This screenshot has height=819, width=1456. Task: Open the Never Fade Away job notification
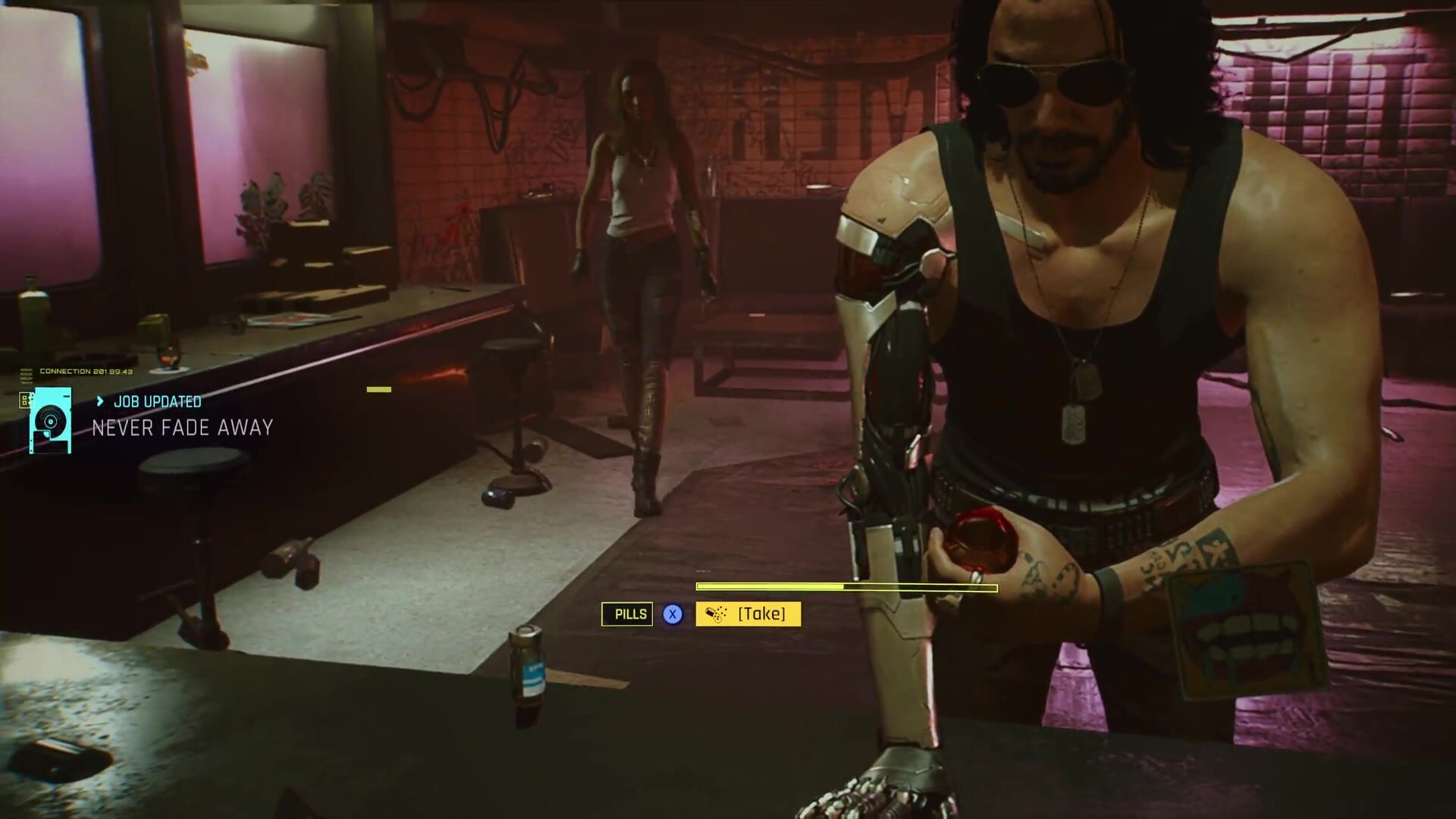(x=182, y=428)
